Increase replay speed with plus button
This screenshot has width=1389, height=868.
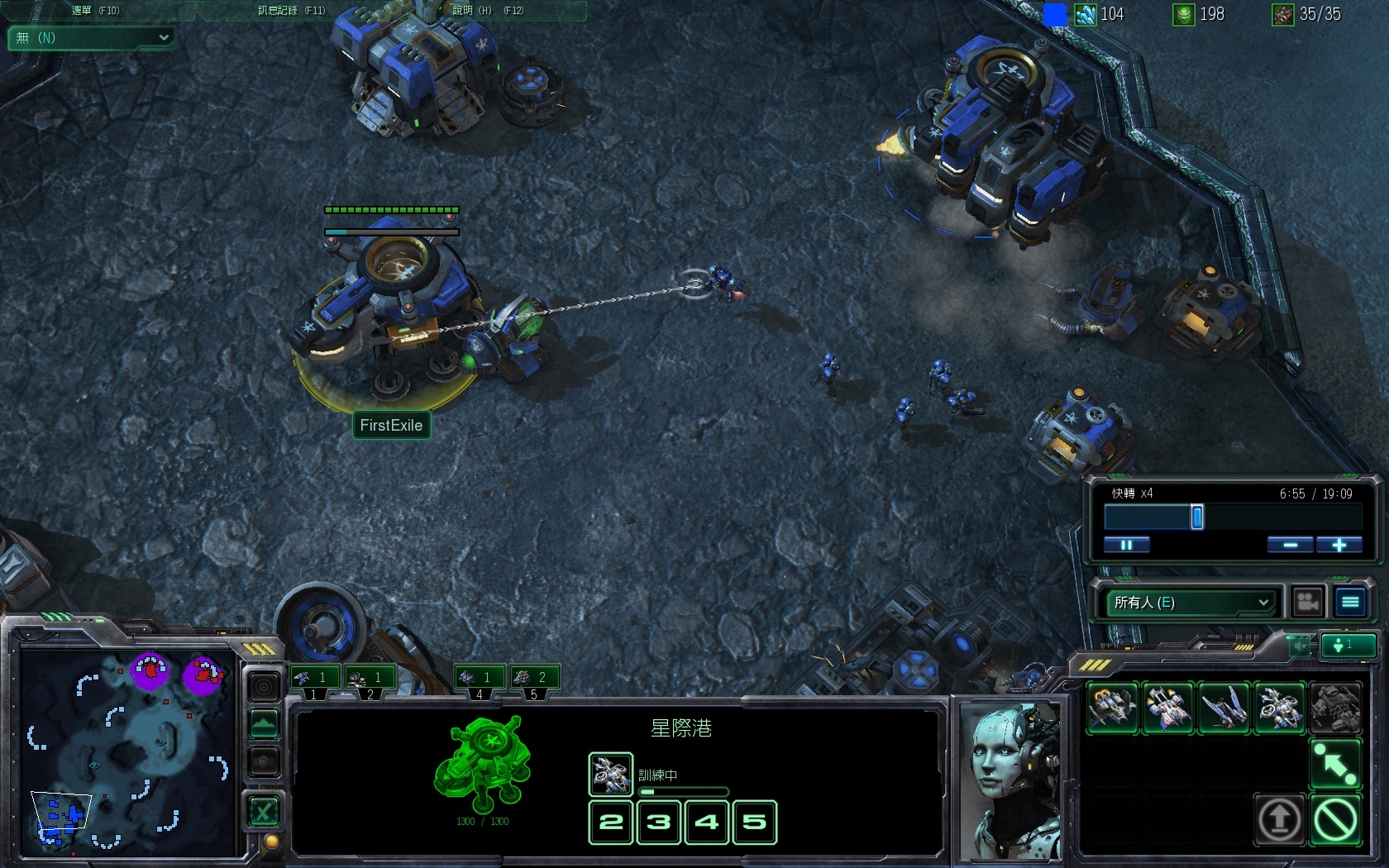point(1339,545)
